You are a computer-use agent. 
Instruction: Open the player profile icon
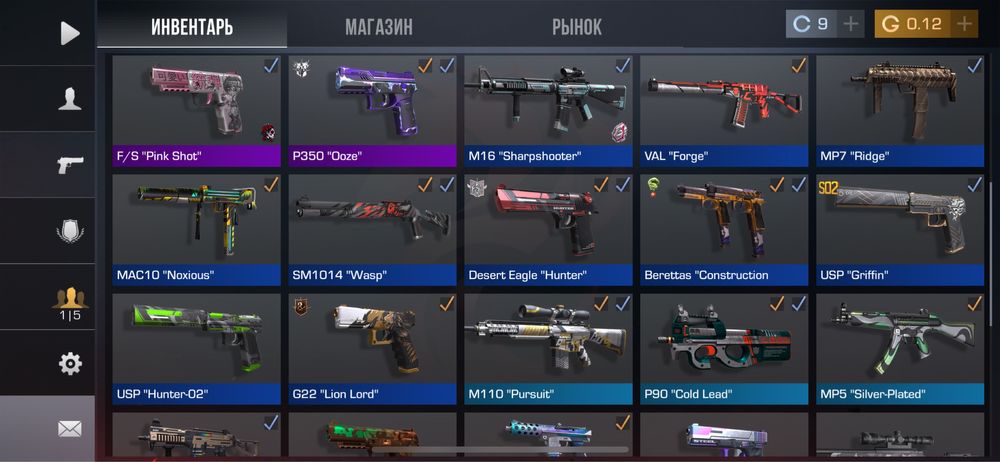[x=69, y=99]
